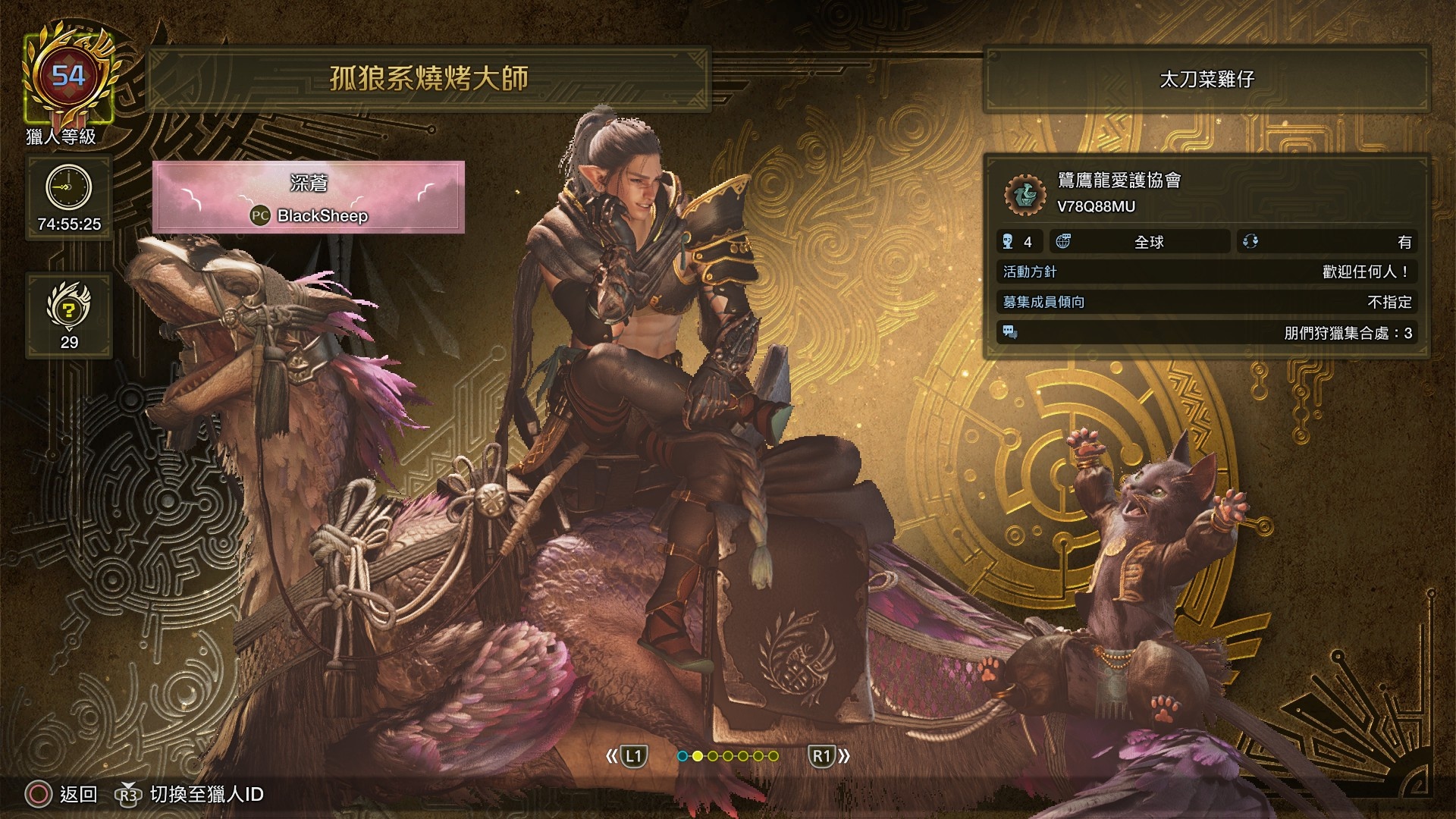This screenshot has width=1456, height=819.
Task: Switch to Hunter ID via 切換至獵人ID
Action: (190, 794)
